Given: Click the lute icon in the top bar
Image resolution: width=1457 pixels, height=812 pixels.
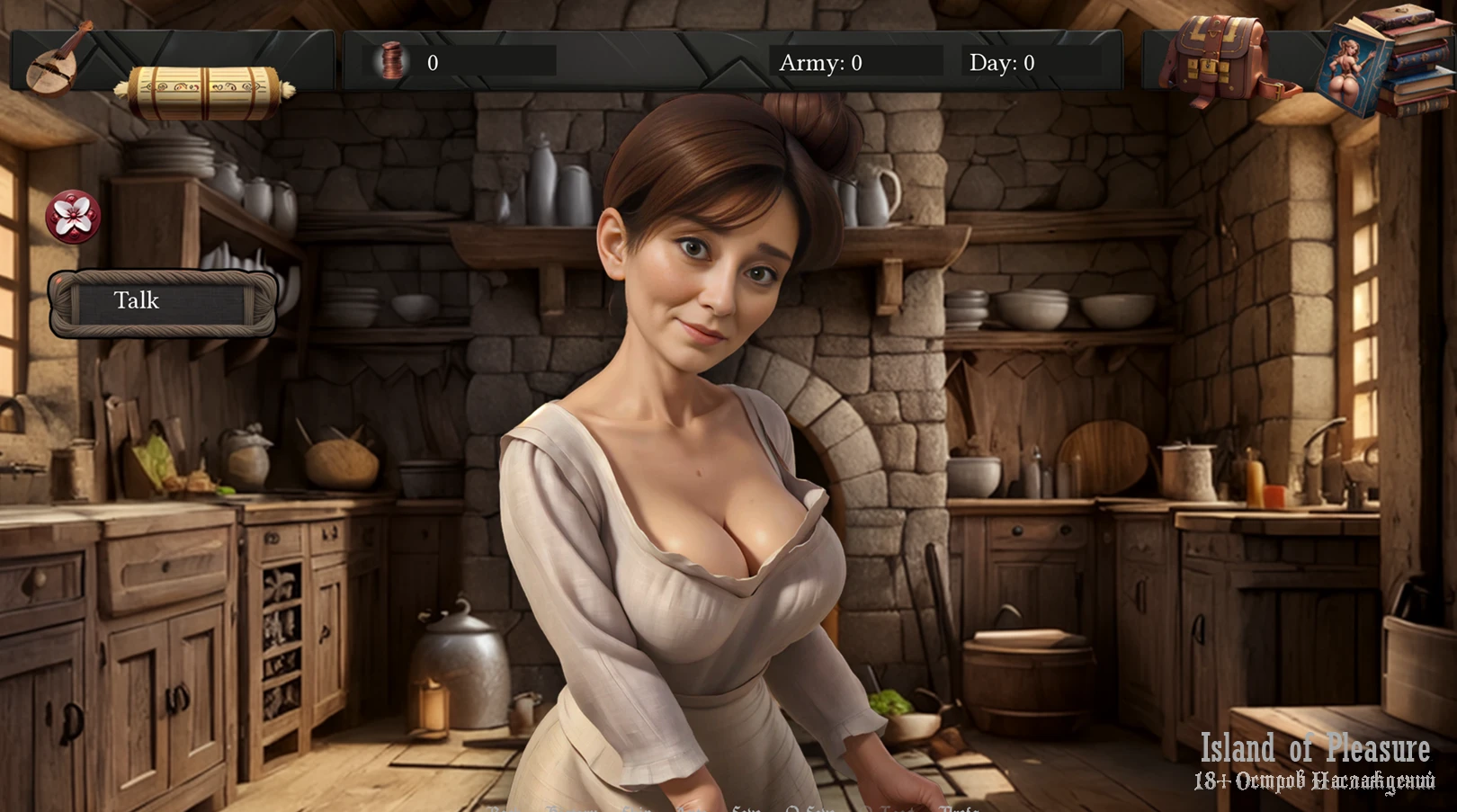Looking at the screenshot, I should click(59, 58).
